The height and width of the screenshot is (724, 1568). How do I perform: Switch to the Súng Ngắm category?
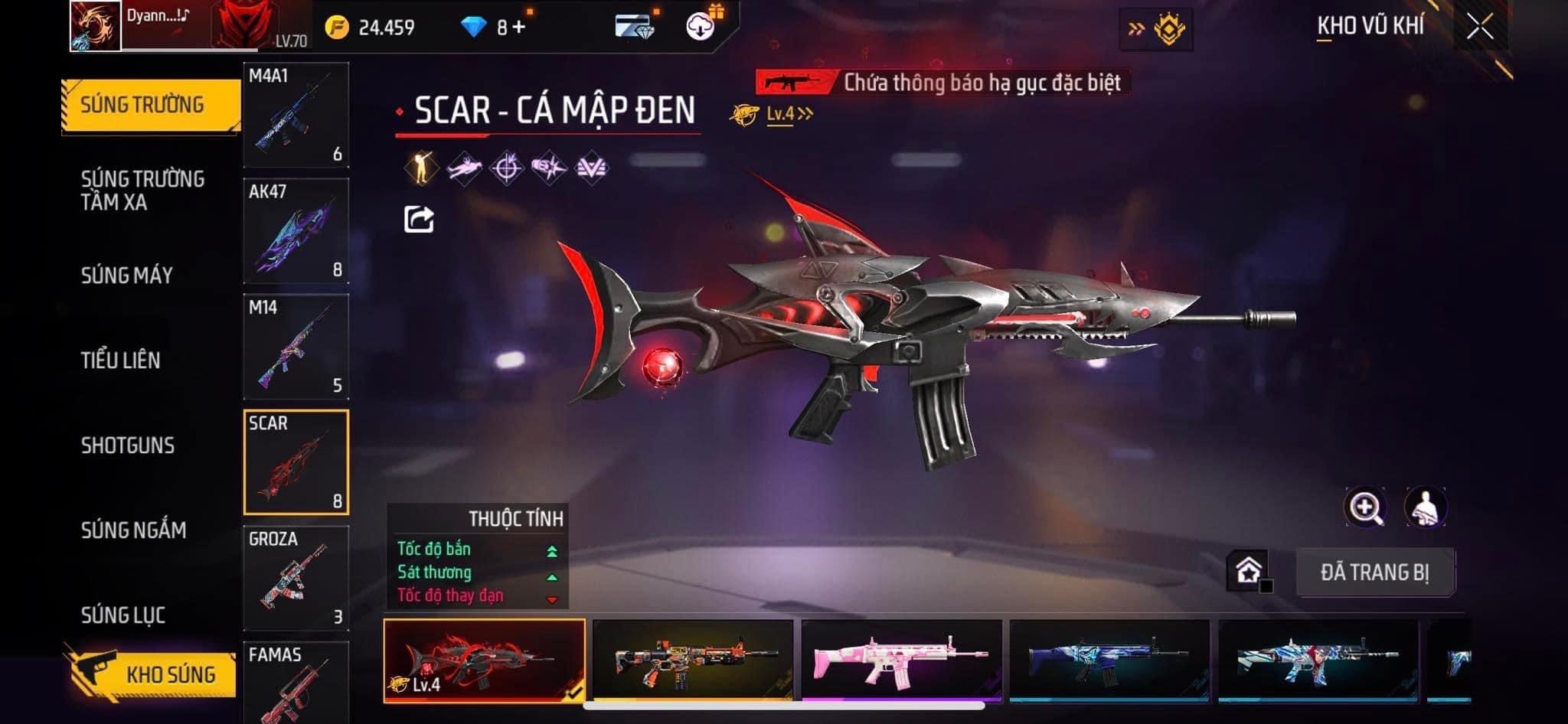coord(134,530)
